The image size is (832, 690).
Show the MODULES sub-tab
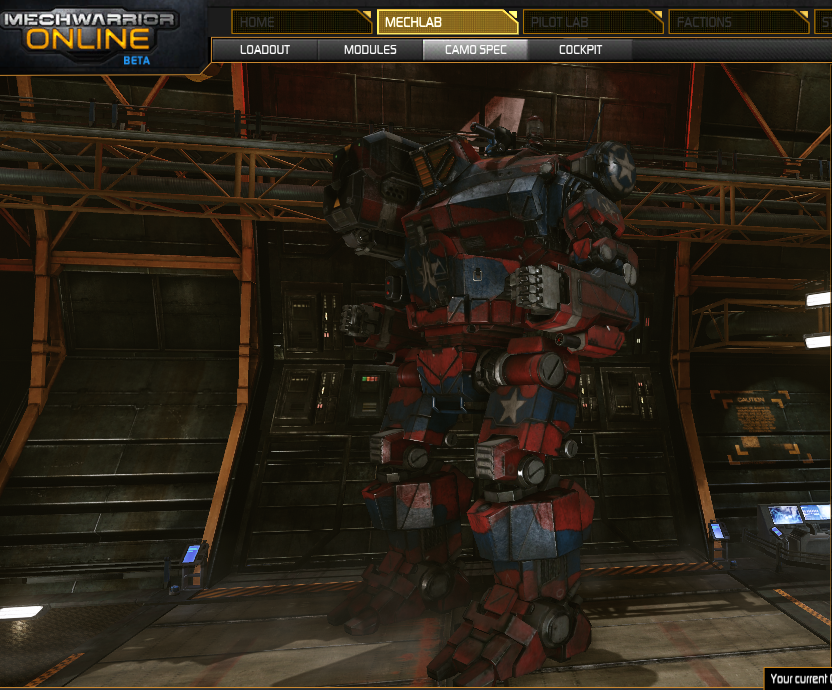pyautogui.click(x=370, y=49)
